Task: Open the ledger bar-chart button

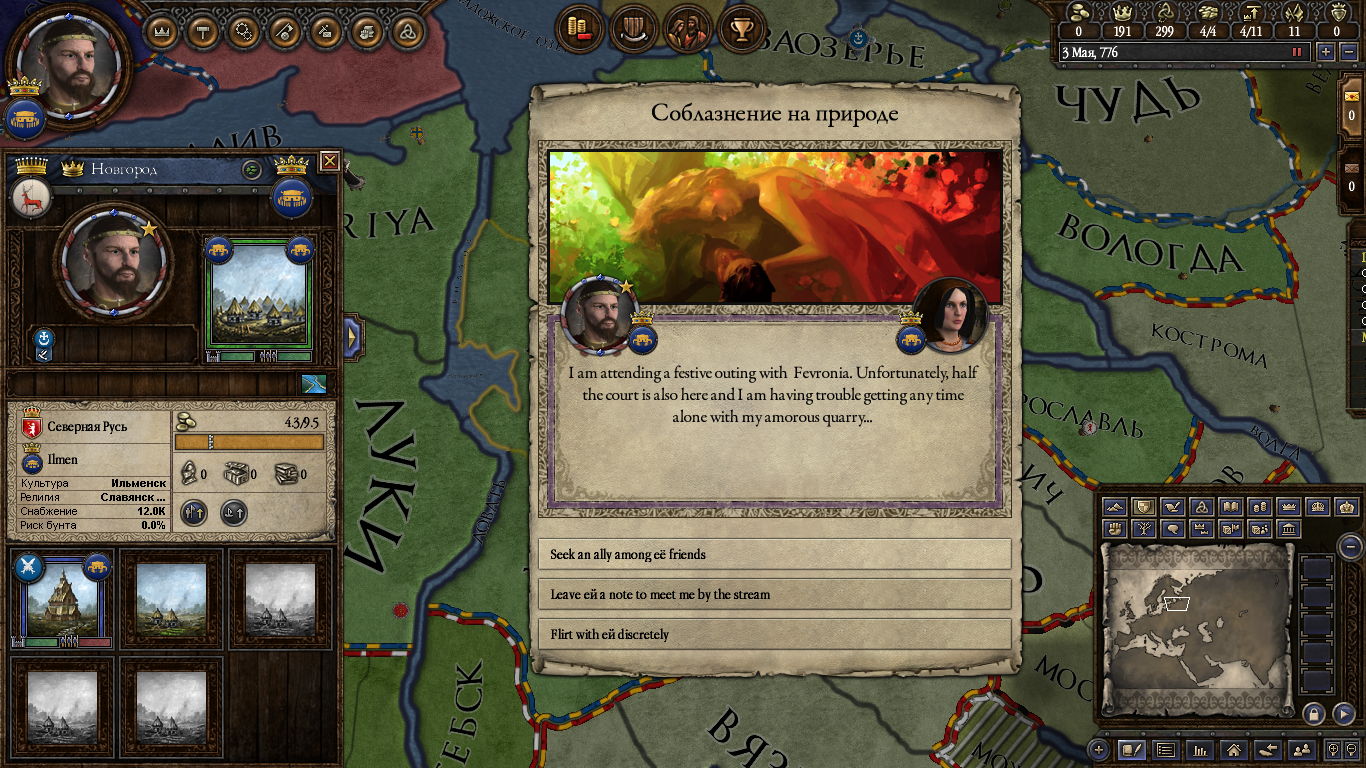Action: coord(1199,749)
